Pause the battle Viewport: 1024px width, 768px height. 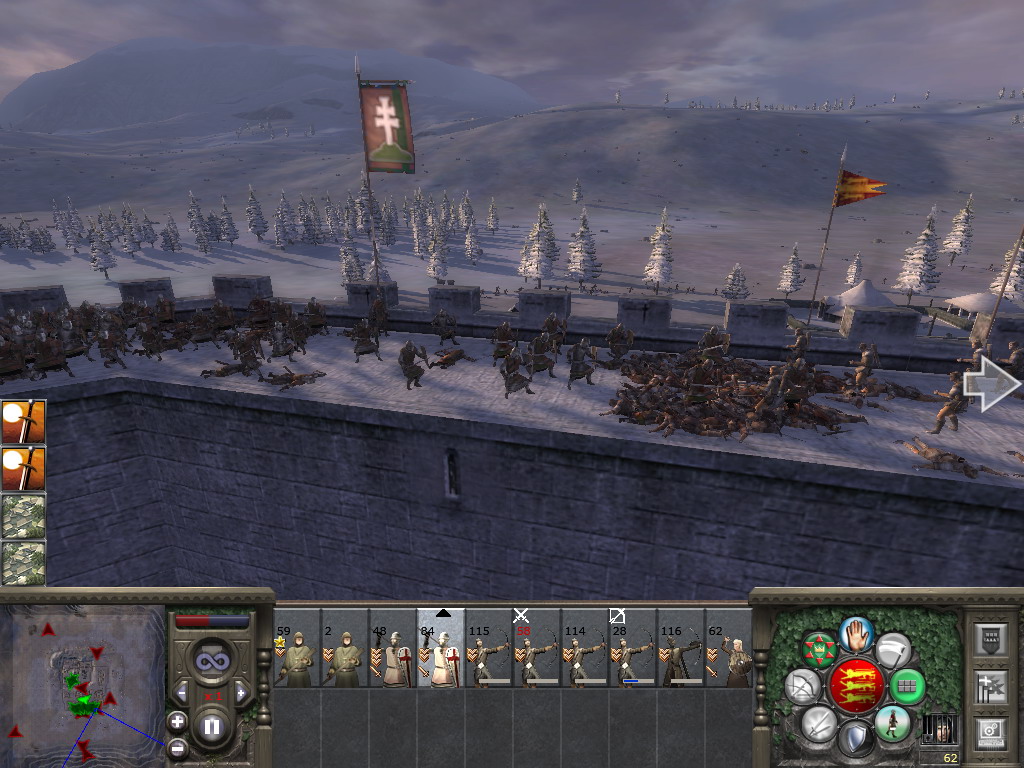[212, 726]
